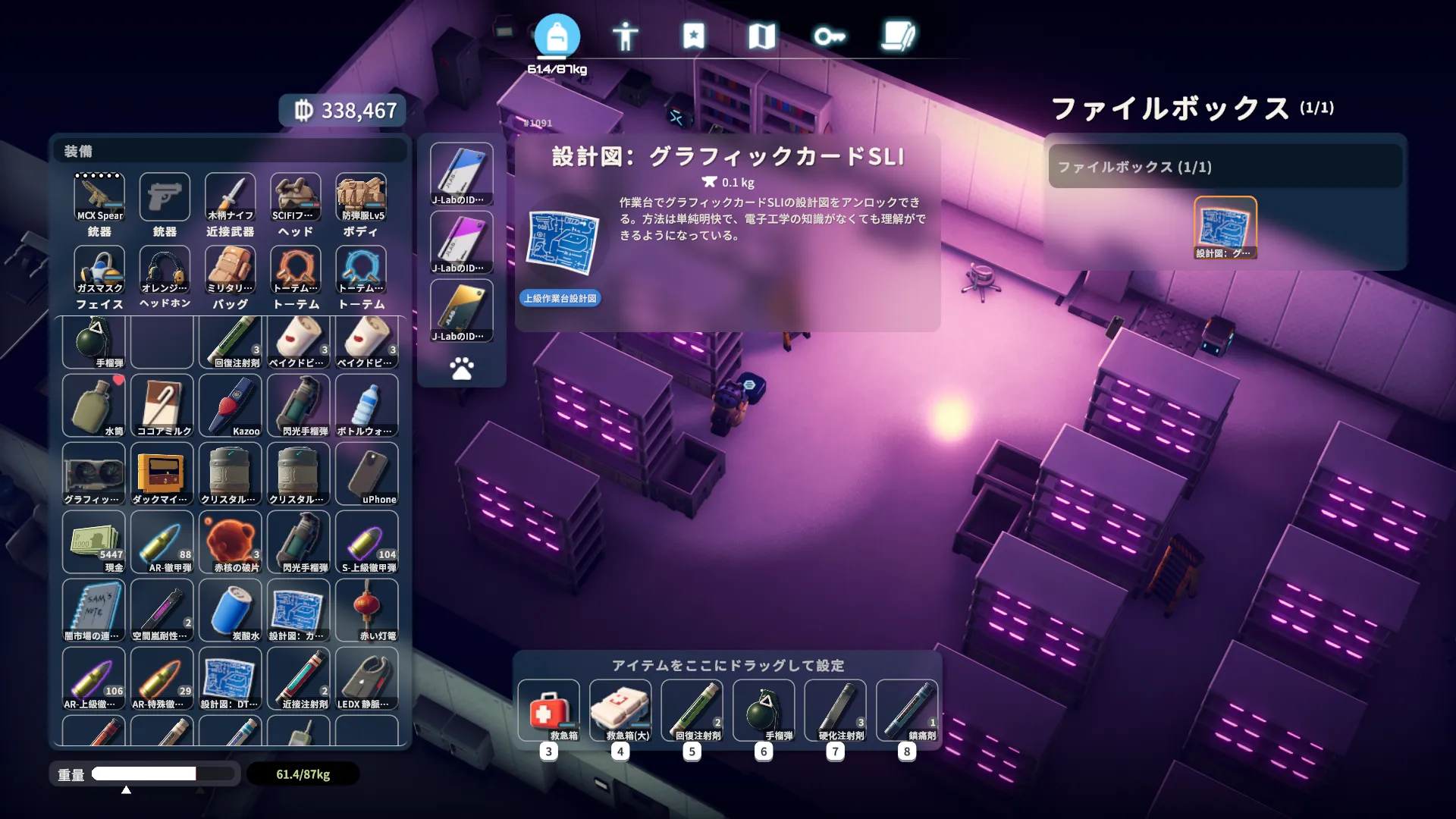
Task: Show the key ring tab
Action: (x=830, y=36)
